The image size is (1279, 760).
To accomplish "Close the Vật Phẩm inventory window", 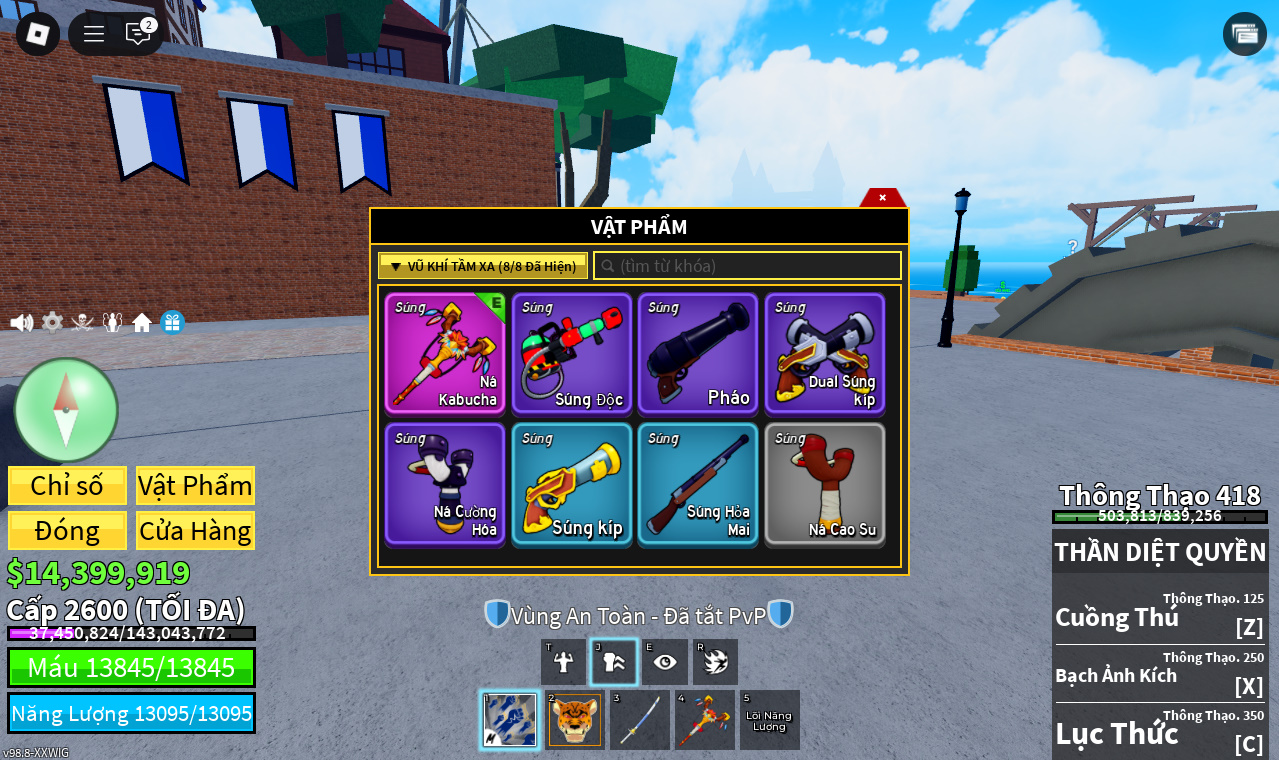I will (x=882, y=198).
